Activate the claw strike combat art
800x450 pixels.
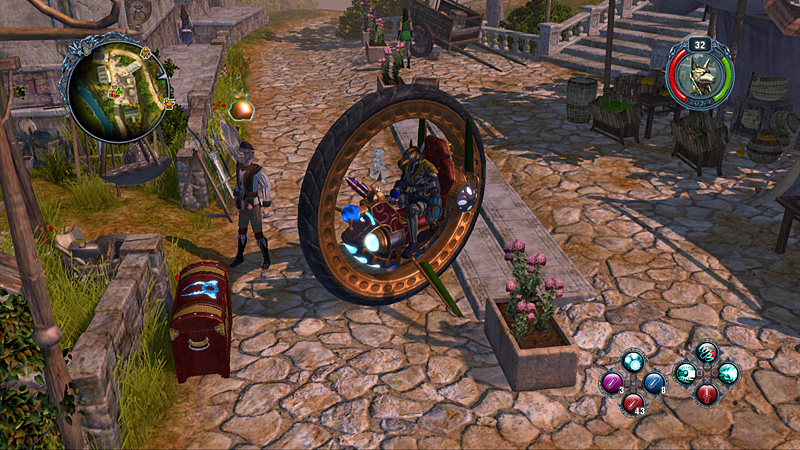click(x=707, y=352)
